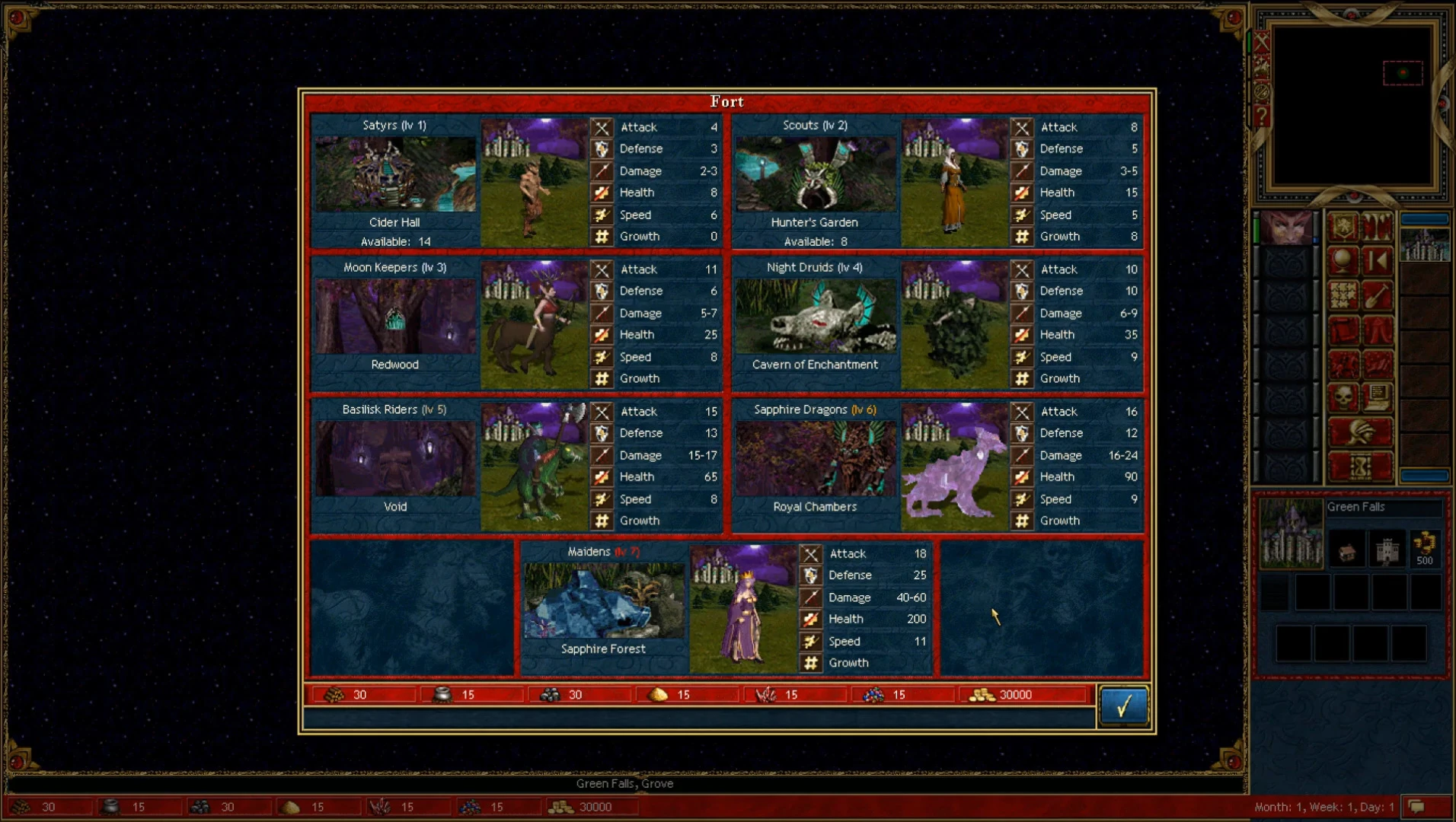
Task: Open the Puzzle Map icon
Action: (1343, 294)
